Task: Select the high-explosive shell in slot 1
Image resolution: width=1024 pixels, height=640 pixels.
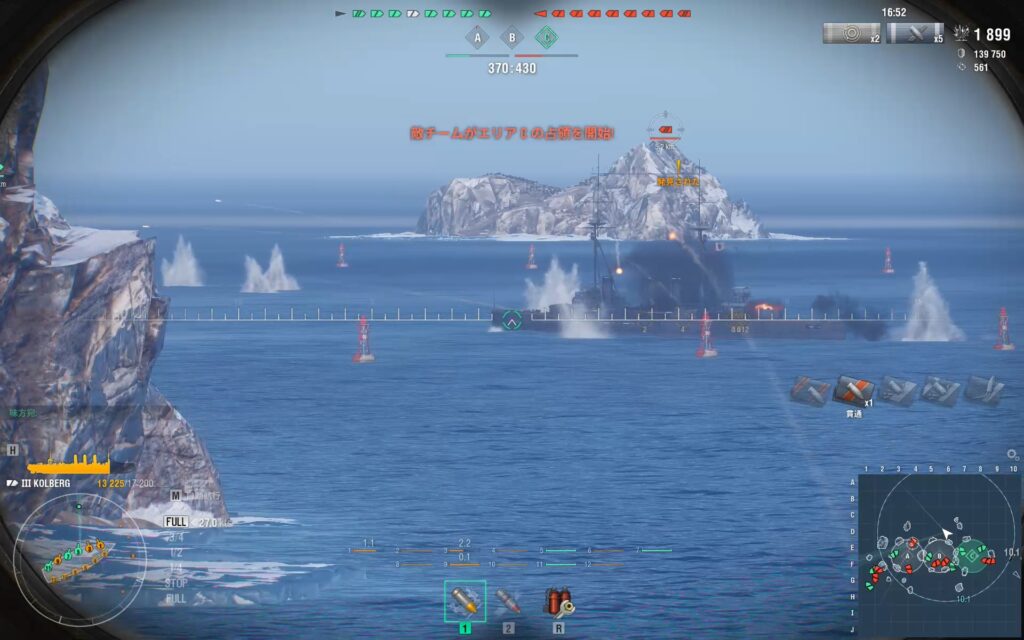Action: (x=464, y=601)
